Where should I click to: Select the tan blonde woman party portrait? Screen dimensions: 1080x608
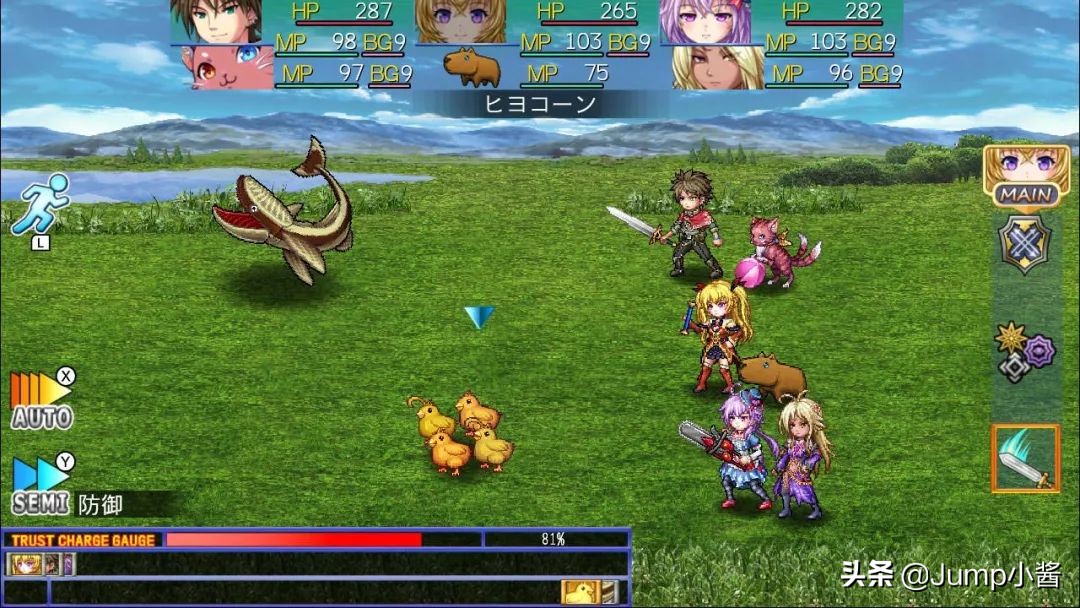(x=718, y=68)
